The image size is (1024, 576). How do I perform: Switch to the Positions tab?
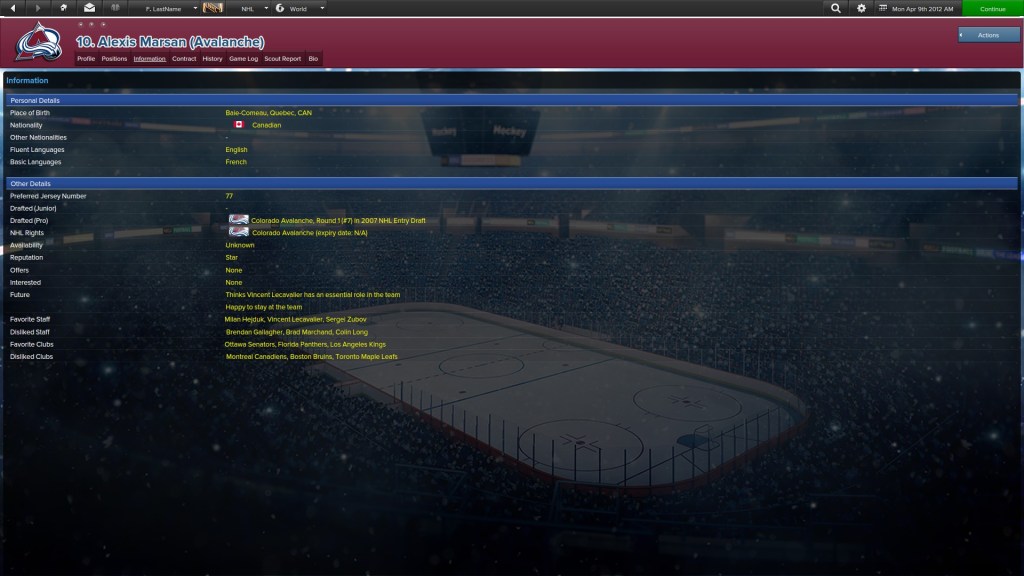[114, 59]
